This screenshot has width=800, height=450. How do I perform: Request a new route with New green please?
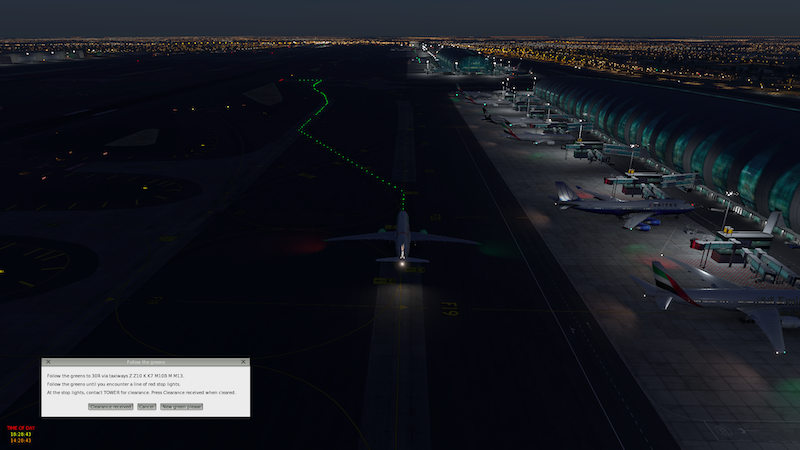181,407
